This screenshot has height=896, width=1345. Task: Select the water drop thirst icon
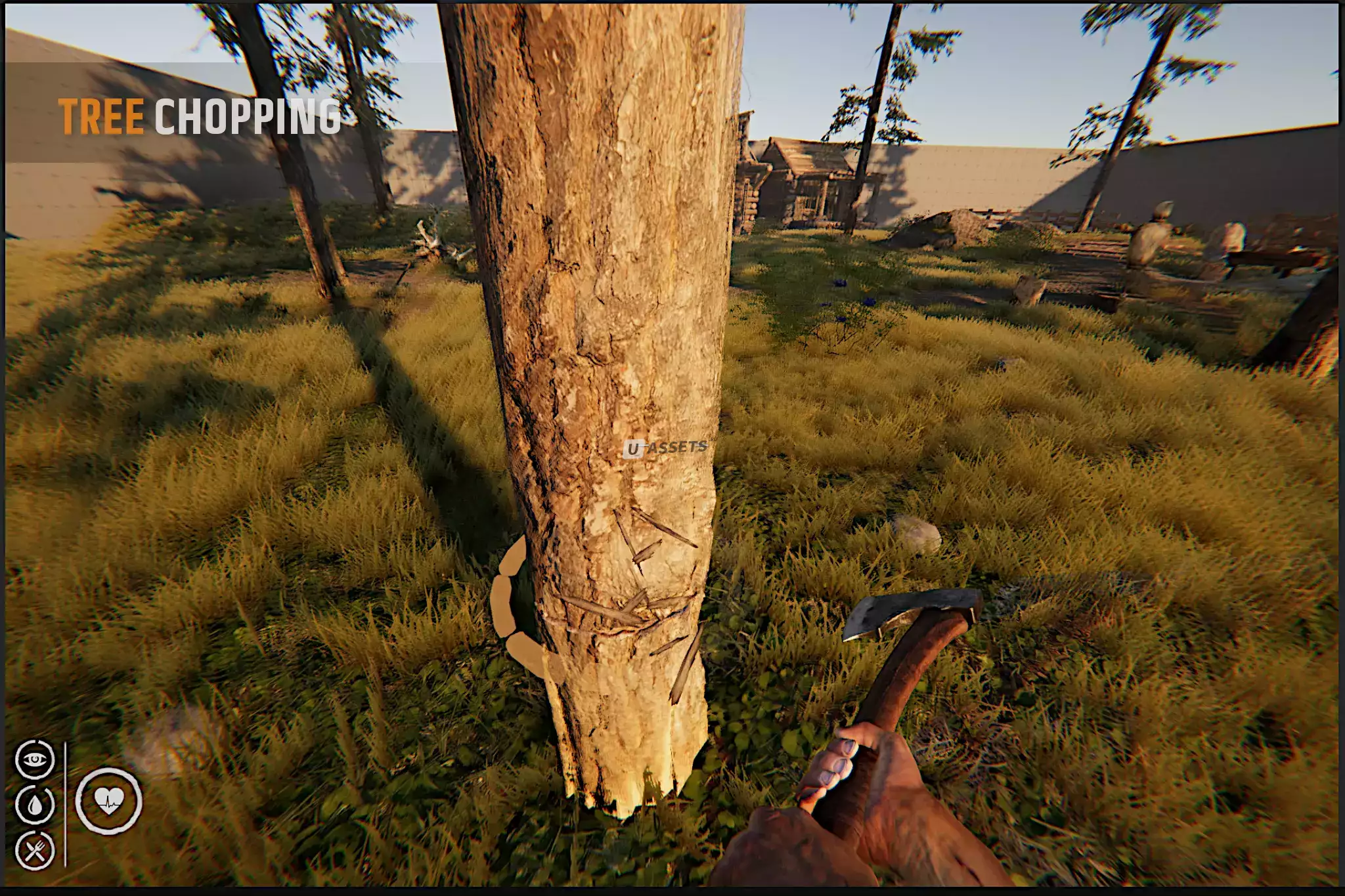tap(34, 805)
